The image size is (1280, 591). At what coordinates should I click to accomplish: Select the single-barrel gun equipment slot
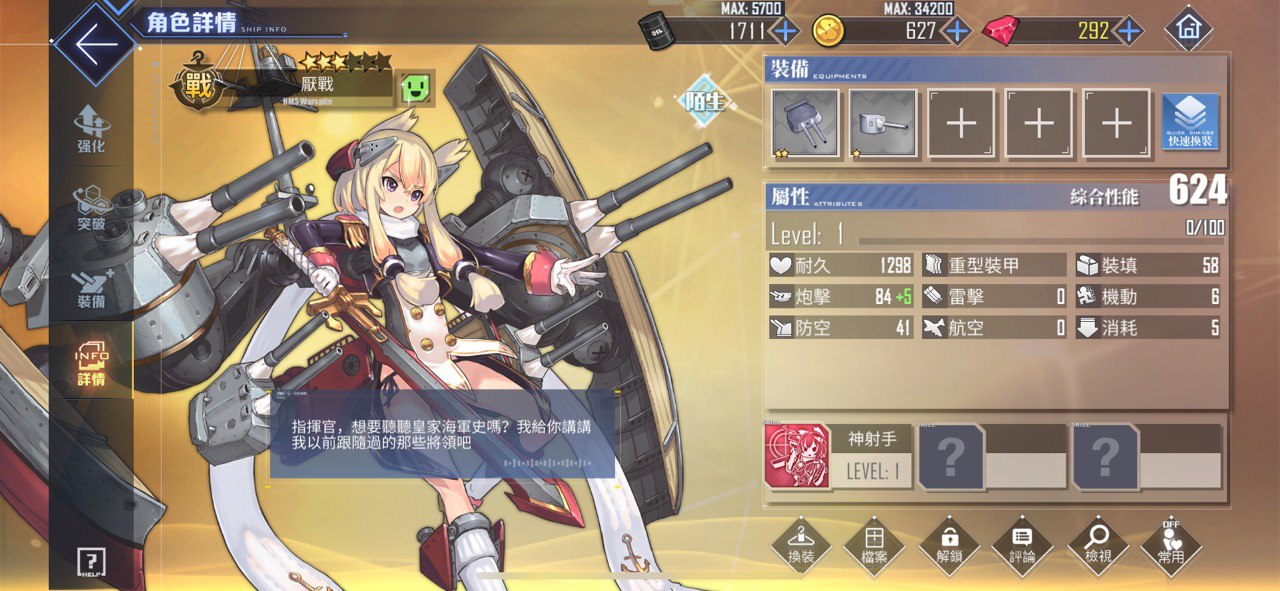[883, 124]
